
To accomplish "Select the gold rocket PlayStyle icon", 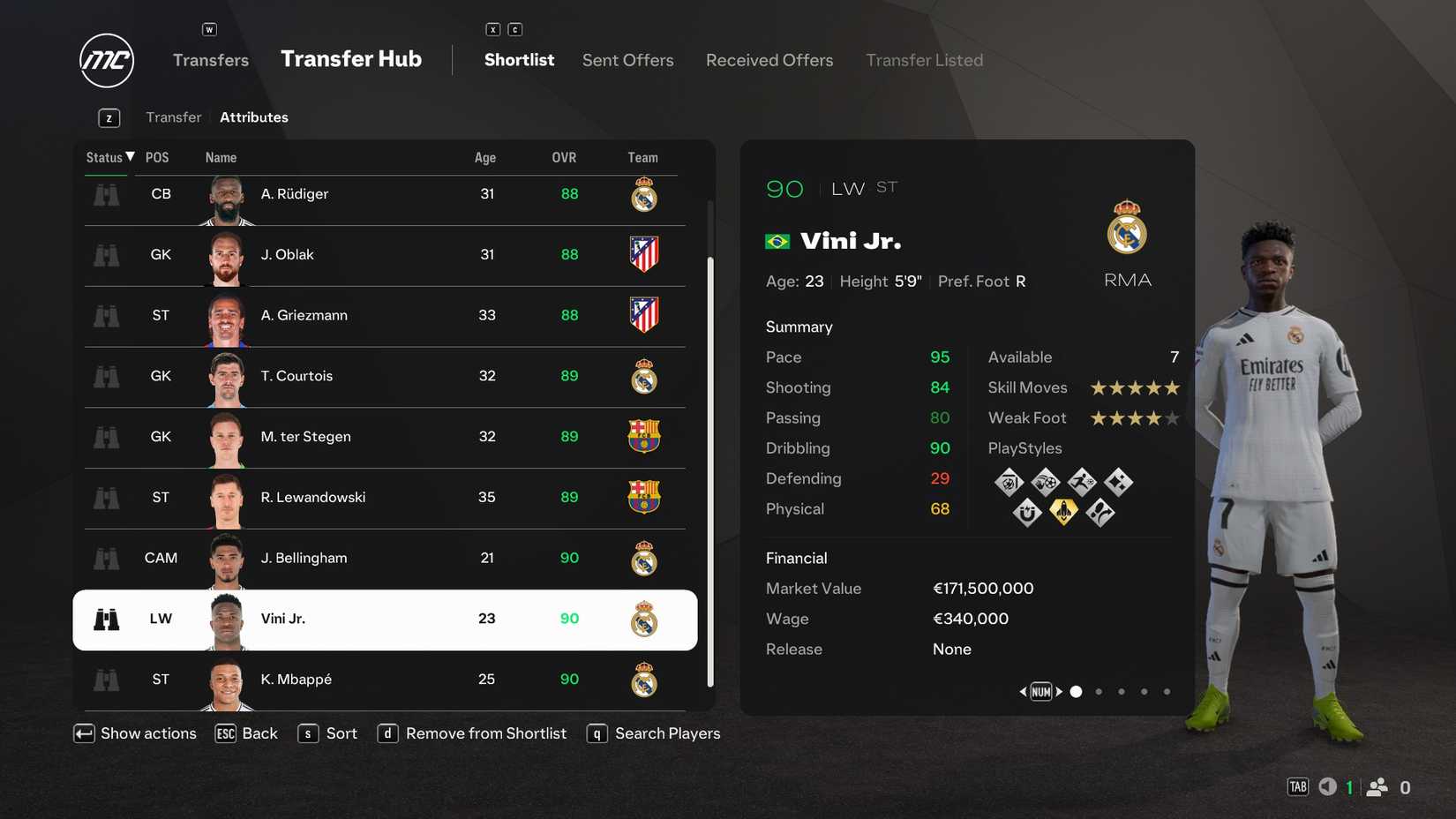I will click(x=1063, y=512).
